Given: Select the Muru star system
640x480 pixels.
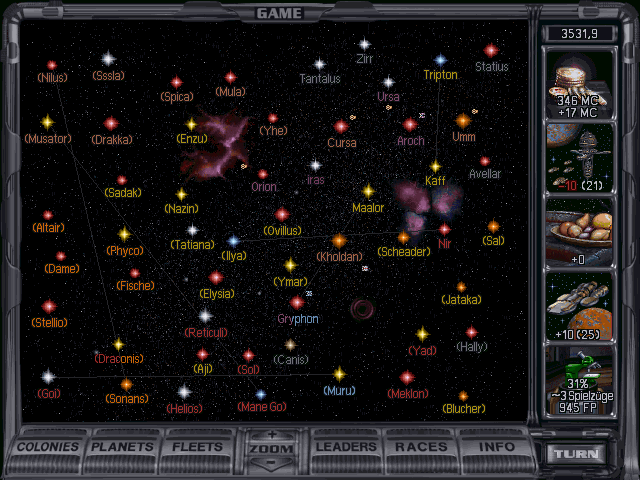Looking at the screenshot, I should tap(339, 374).
